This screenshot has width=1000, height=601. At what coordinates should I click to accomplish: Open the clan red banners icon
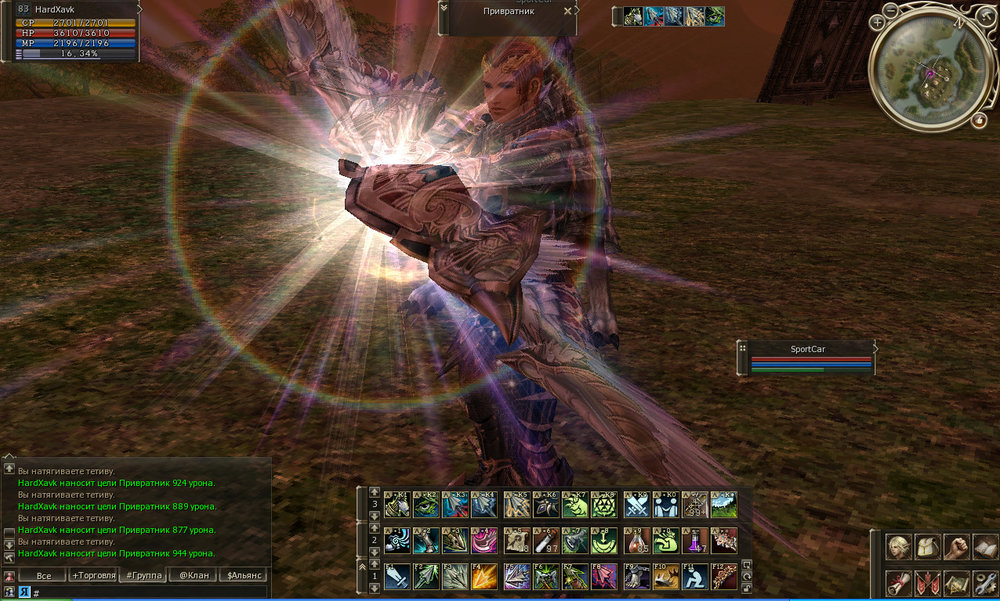pos(927,584)
